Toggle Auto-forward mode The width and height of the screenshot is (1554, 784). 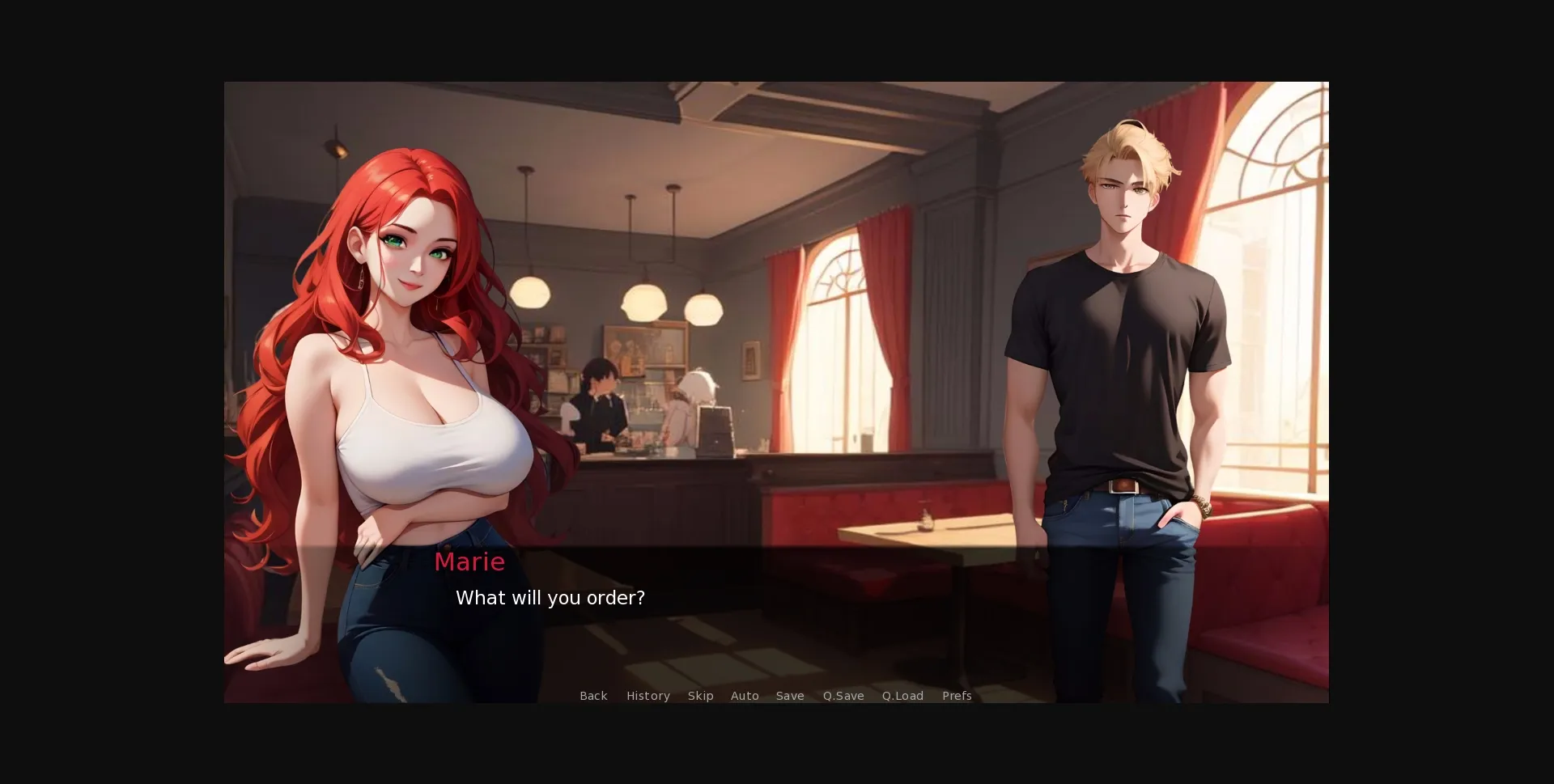tap(744, 696)
